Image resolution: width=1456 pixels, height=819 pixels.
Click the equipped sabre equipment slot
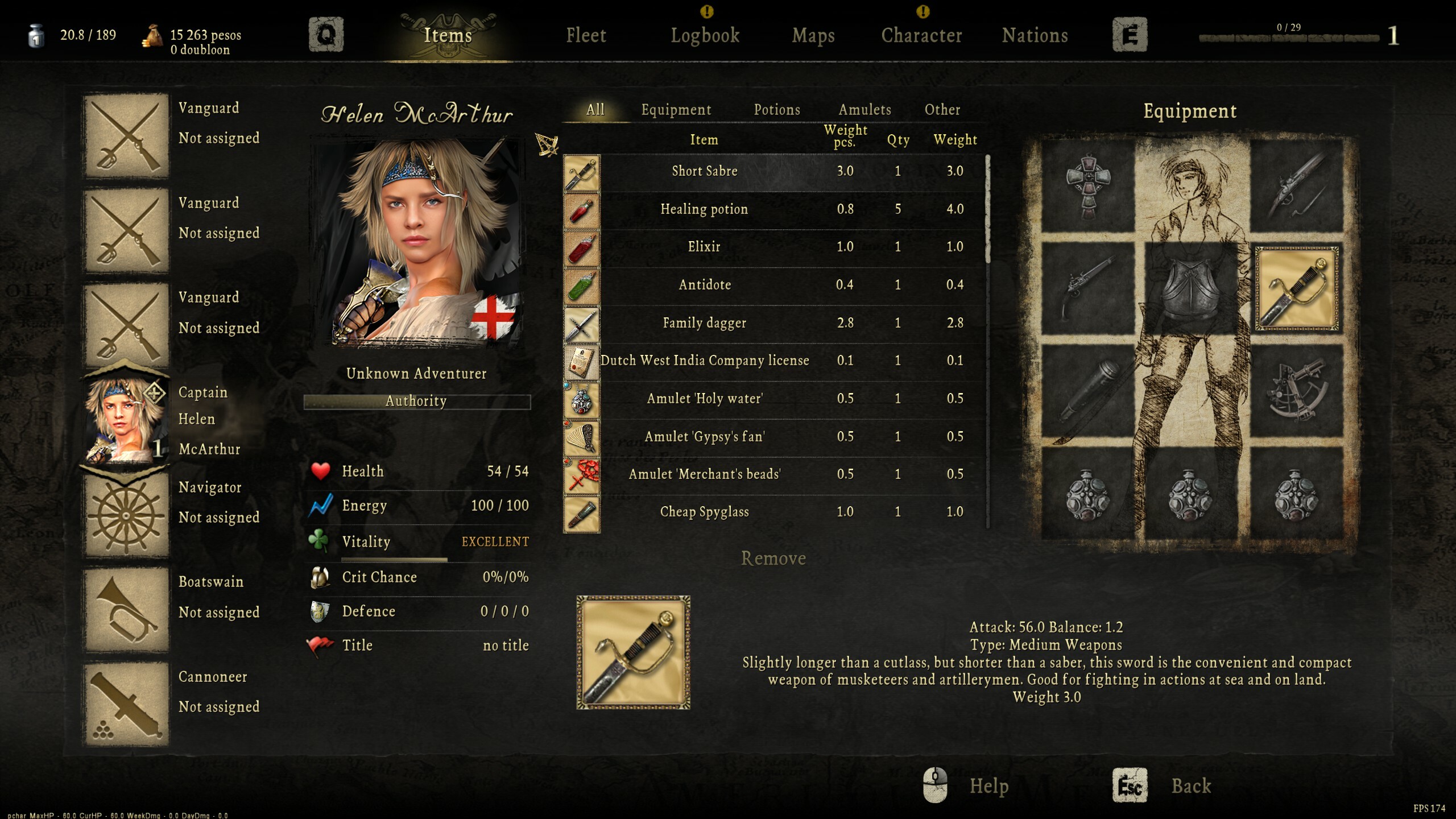click(1296, 288)
